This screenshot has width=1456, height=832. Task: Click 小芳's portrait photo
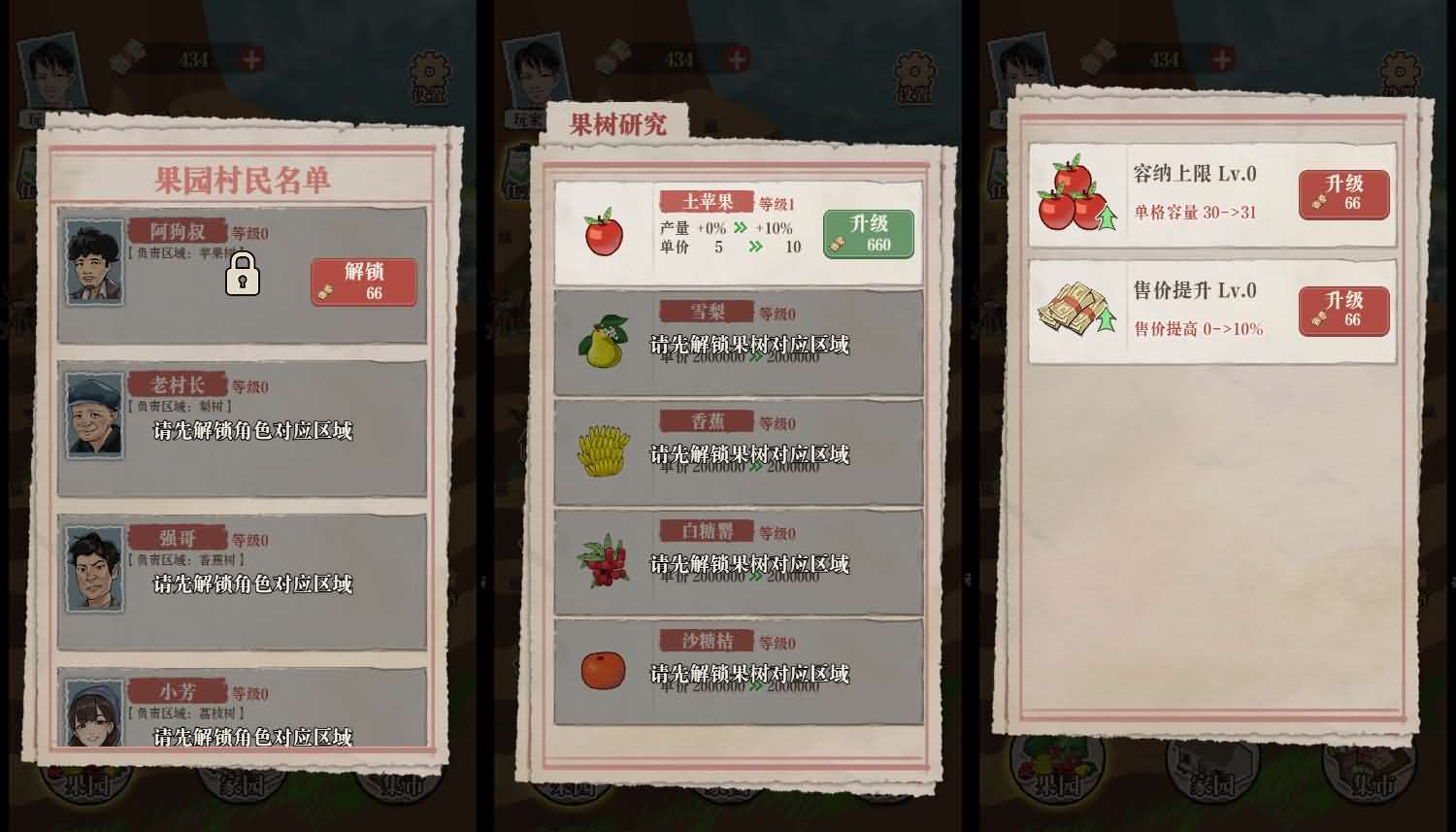[93, 716]
